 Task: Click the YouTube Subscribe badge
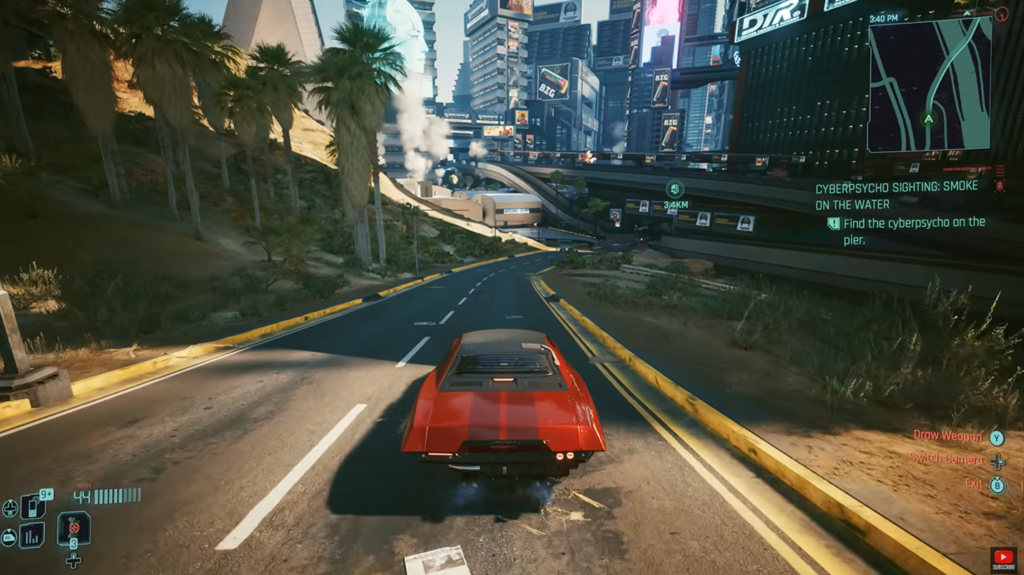point(1003,559)
